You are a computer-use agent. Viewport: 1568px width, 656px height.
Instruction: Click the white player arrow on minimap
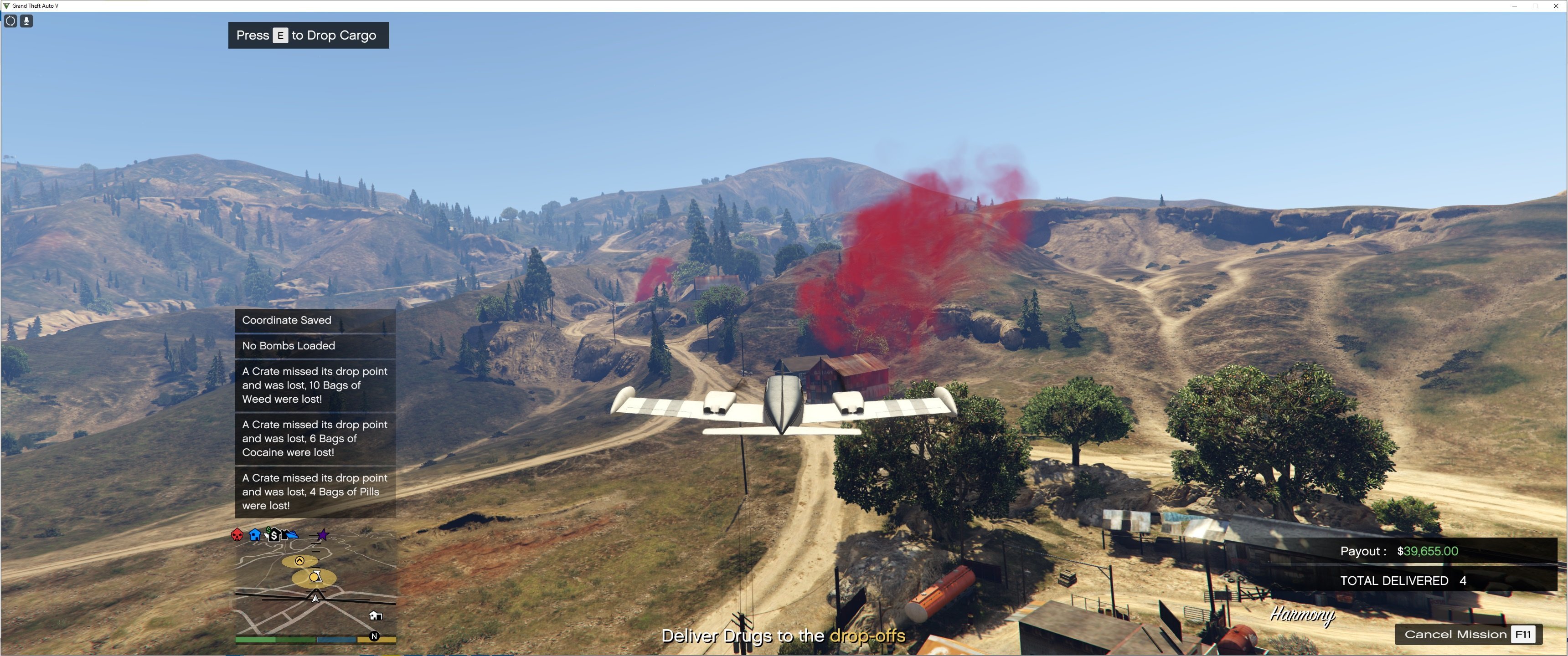pos(315,598)
